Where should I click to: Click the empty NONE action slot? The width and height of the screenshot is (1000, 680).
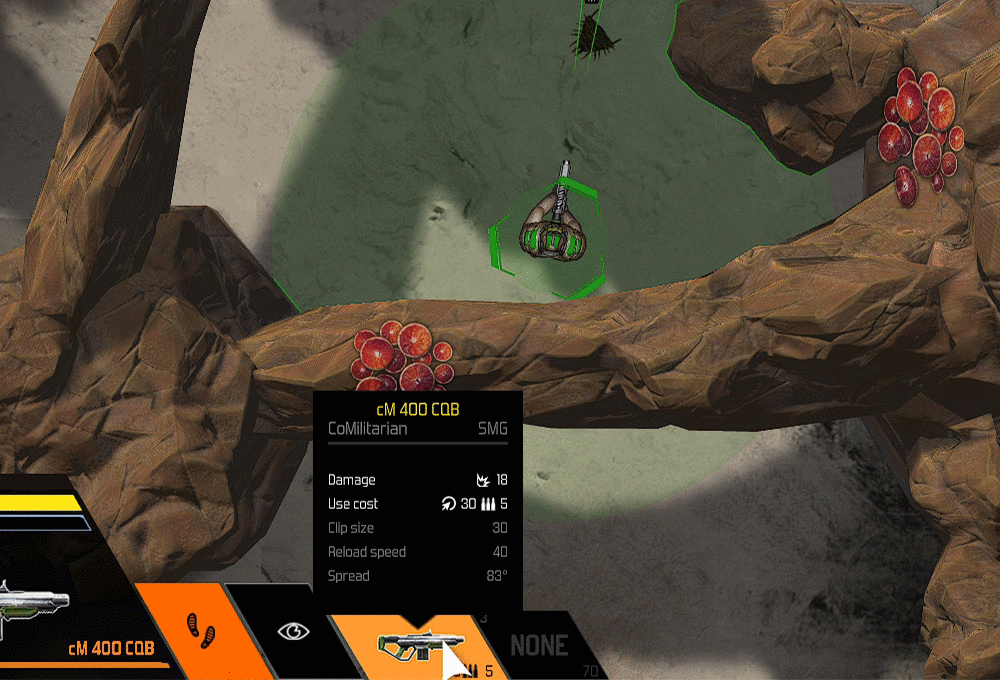click(x=539, y=646)
